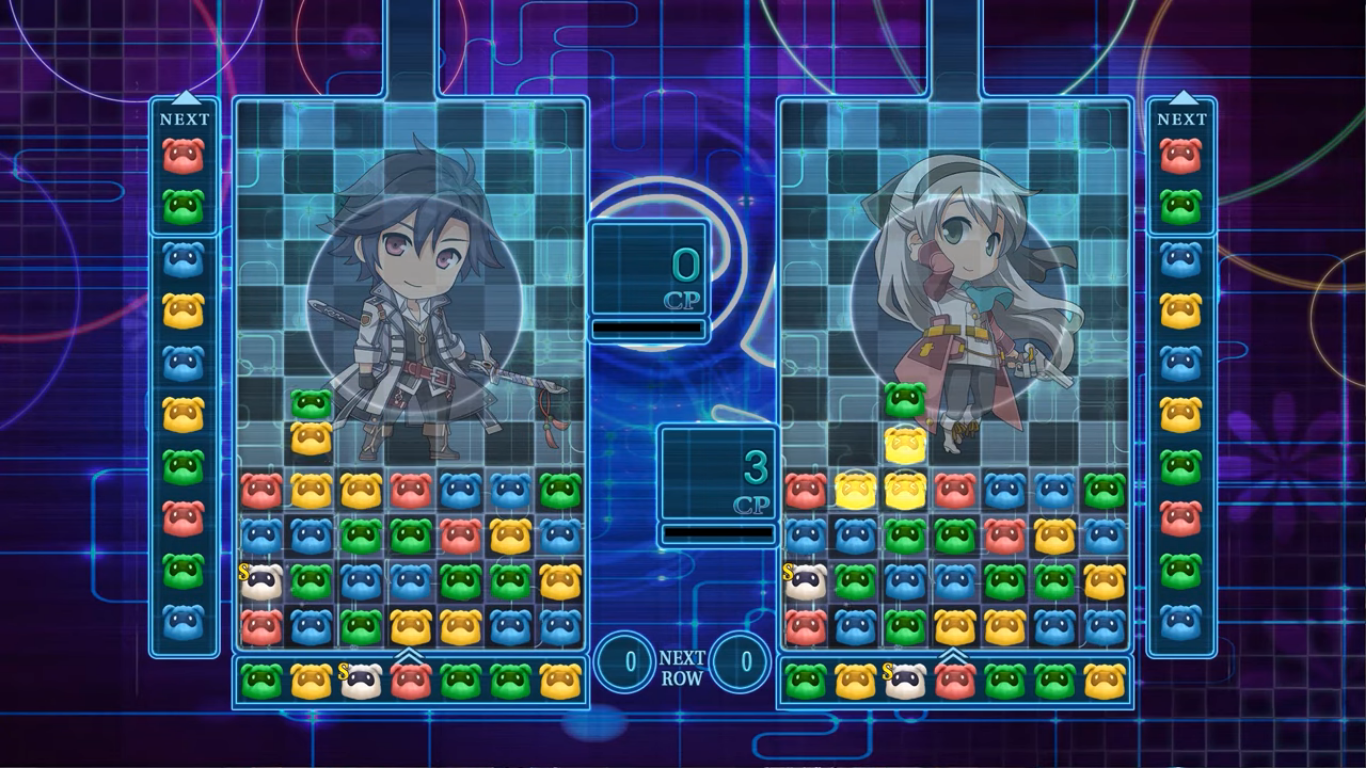Choose the white S pom in the left player's next row
1368x768 pixels.
(360, 680)
